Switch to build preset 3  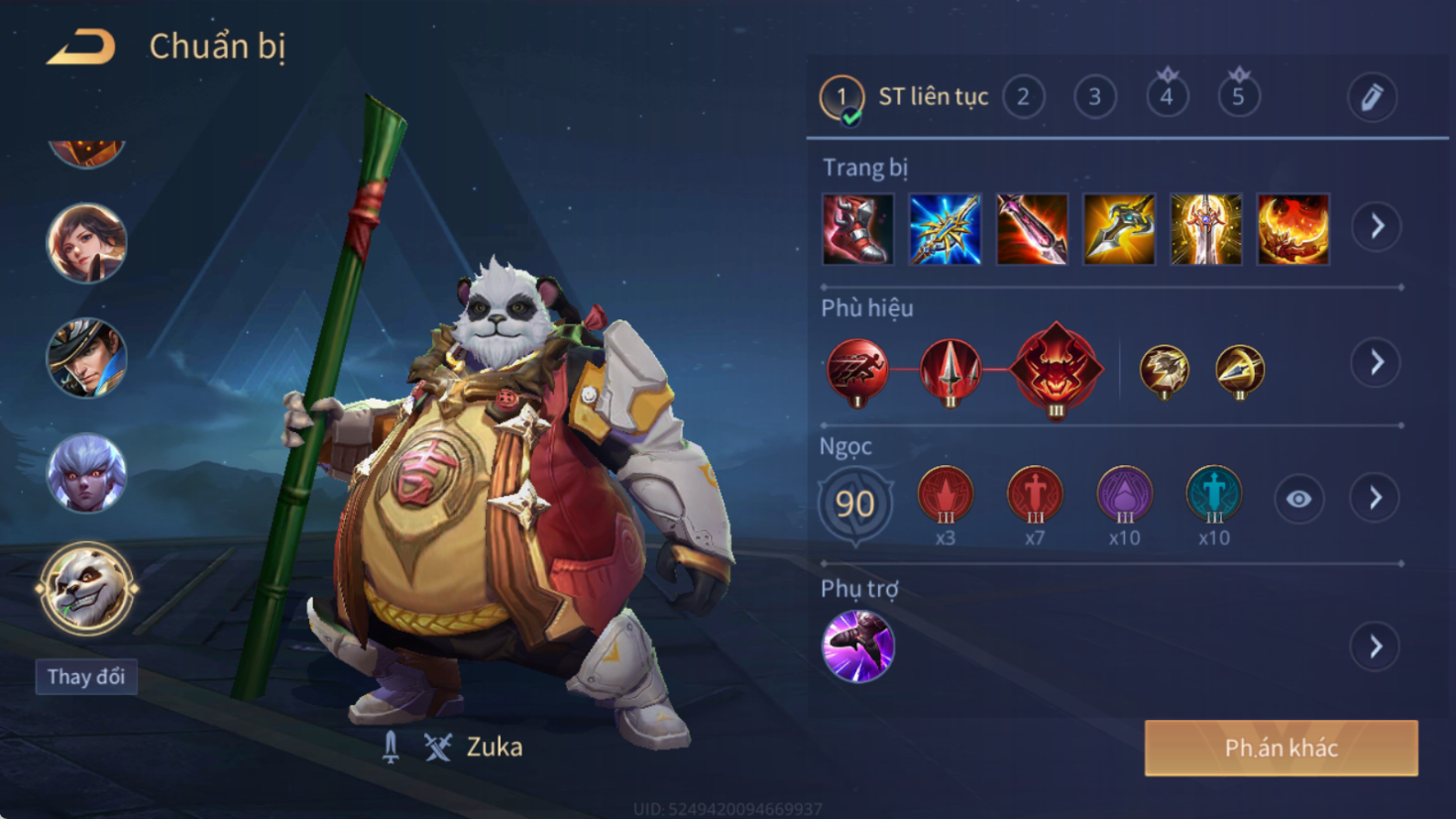[x=1094, y=97]
